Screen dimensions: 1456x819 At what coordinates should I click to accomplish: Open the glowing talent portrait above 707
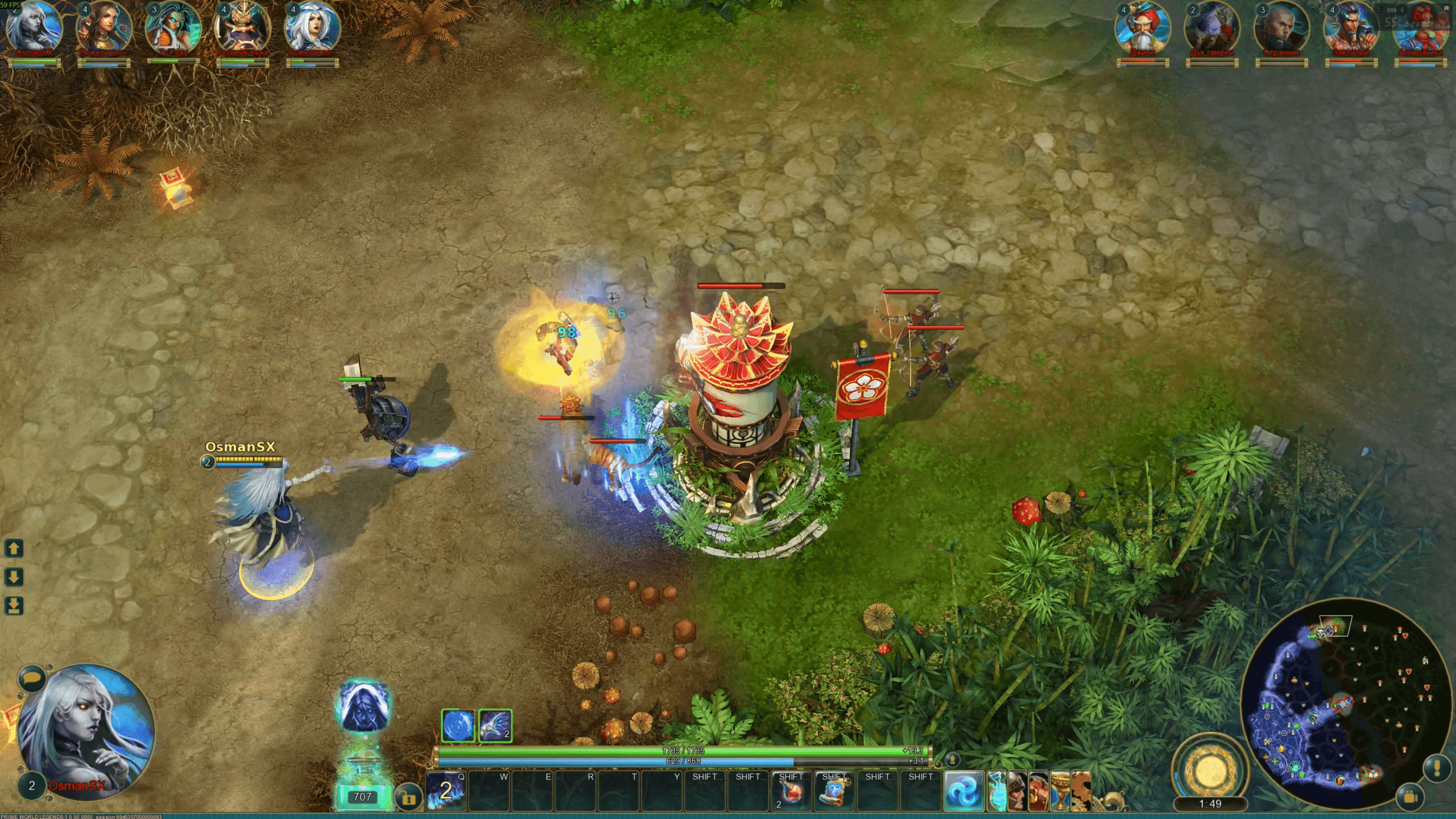point(364,708)
